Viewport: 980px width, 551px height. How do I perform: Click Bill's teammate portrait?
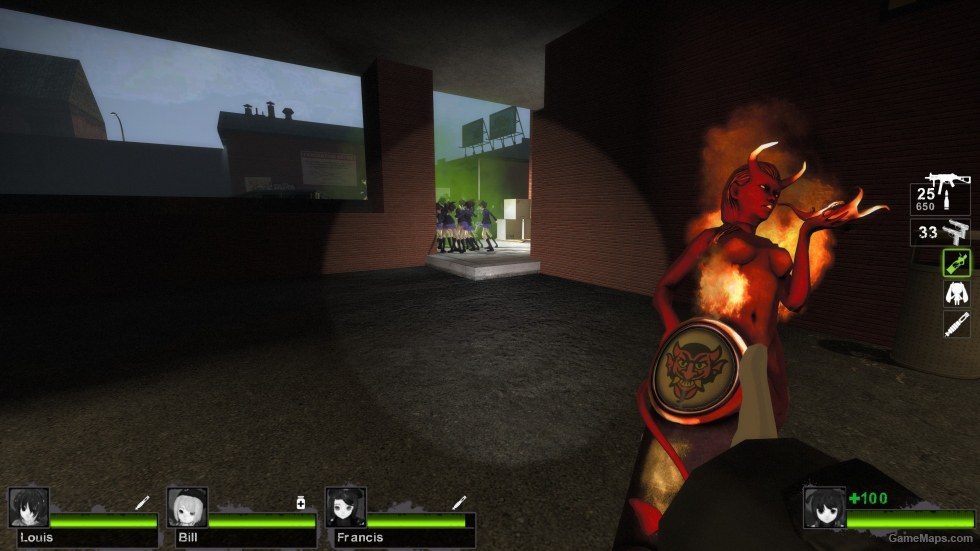coord(187,507)
